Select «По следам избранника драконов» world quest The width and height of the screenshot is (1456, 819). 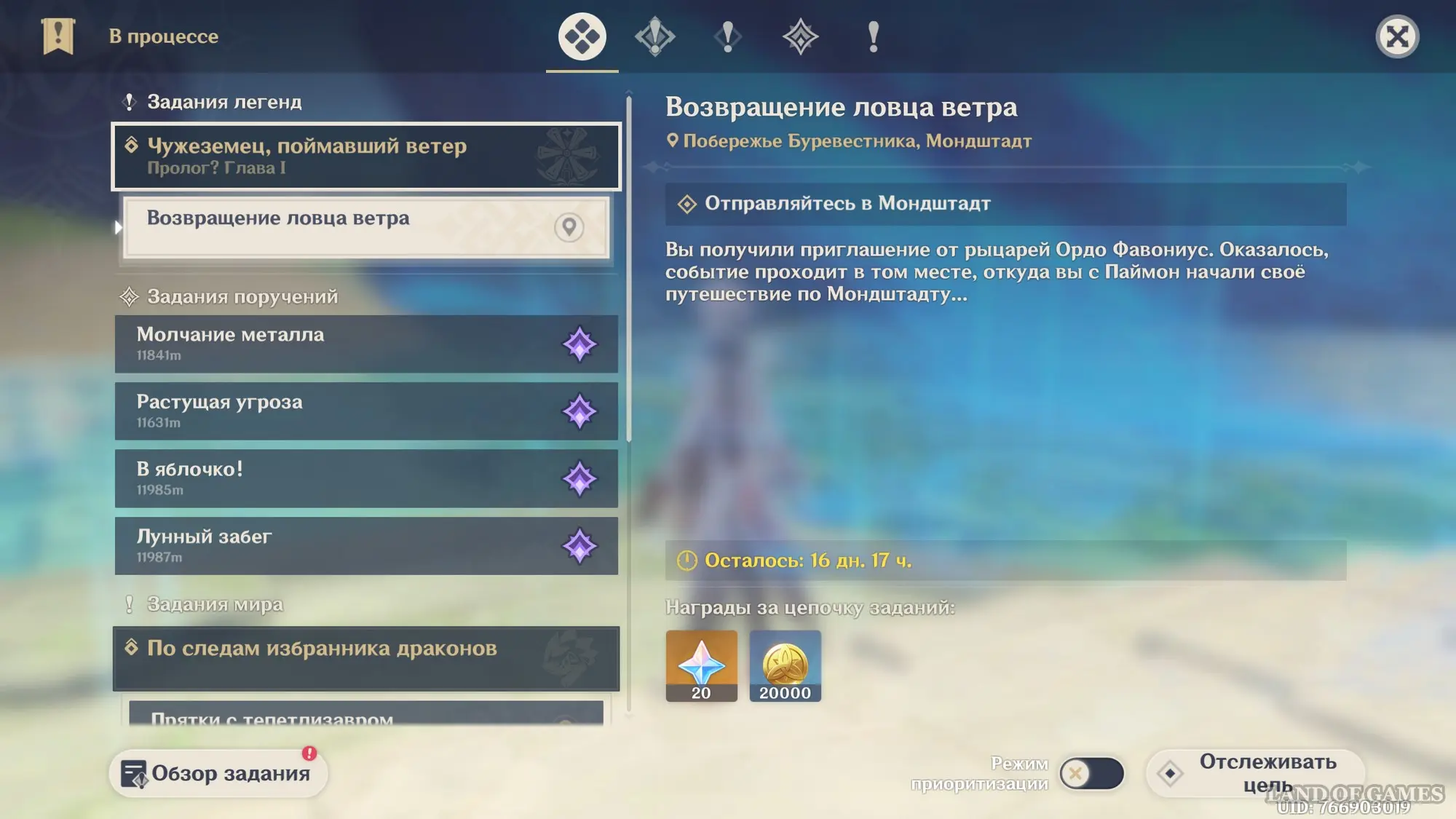365,658
